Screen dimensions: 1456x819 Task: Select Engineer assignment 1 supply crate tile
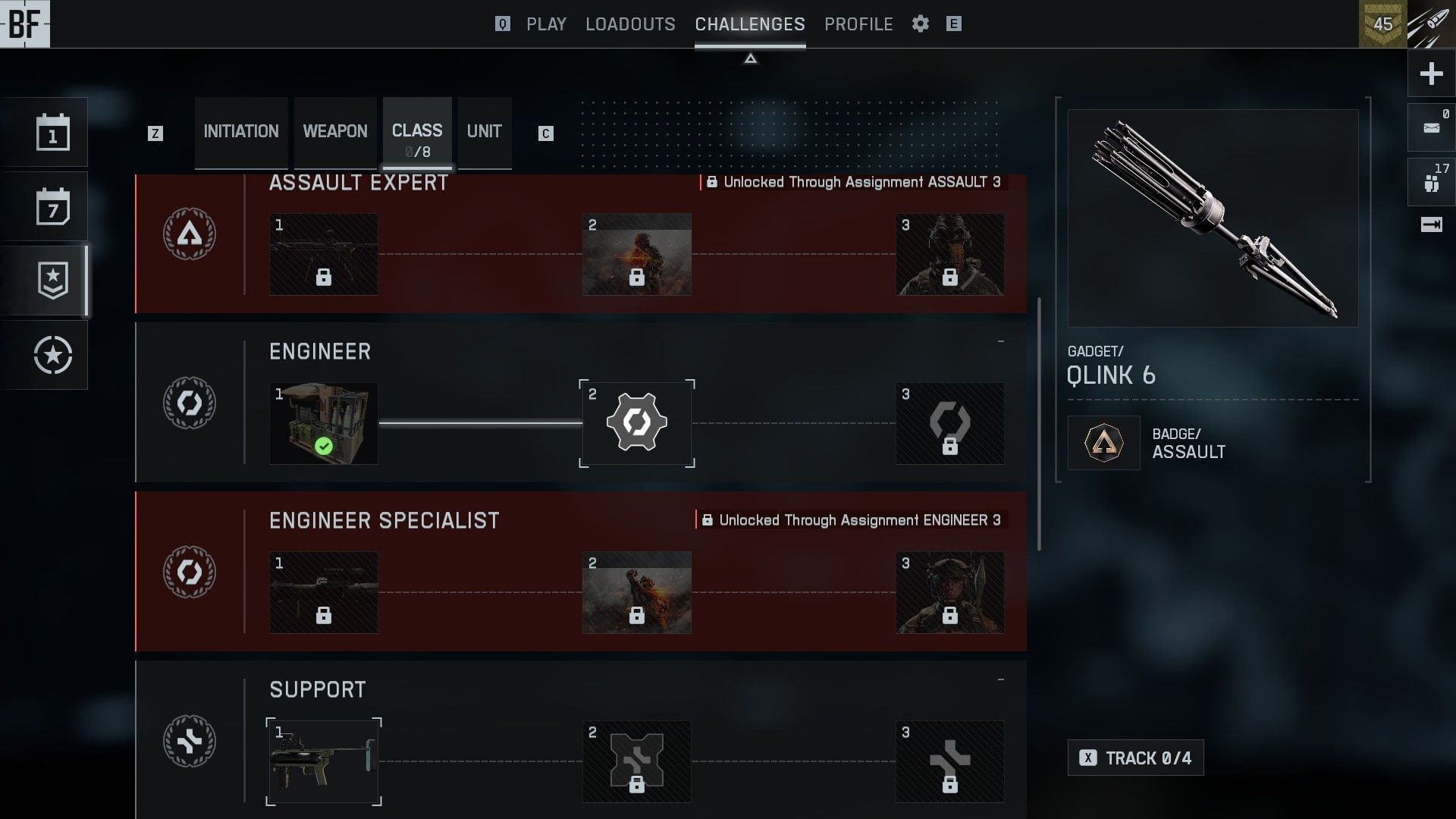click(324, 423)
